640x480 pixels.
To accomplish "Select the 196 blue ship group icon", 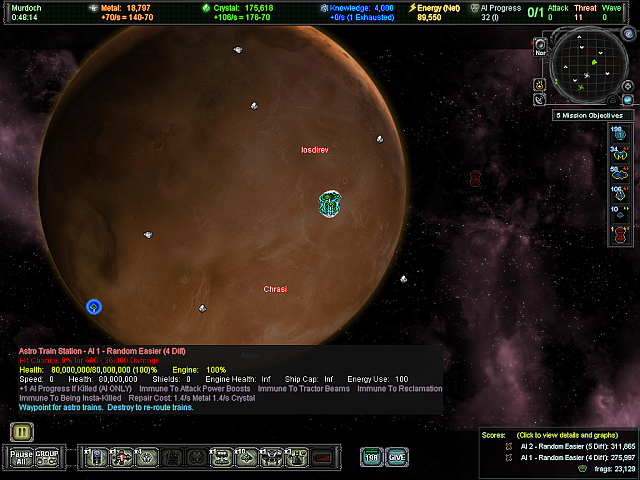I will (620, 134).
